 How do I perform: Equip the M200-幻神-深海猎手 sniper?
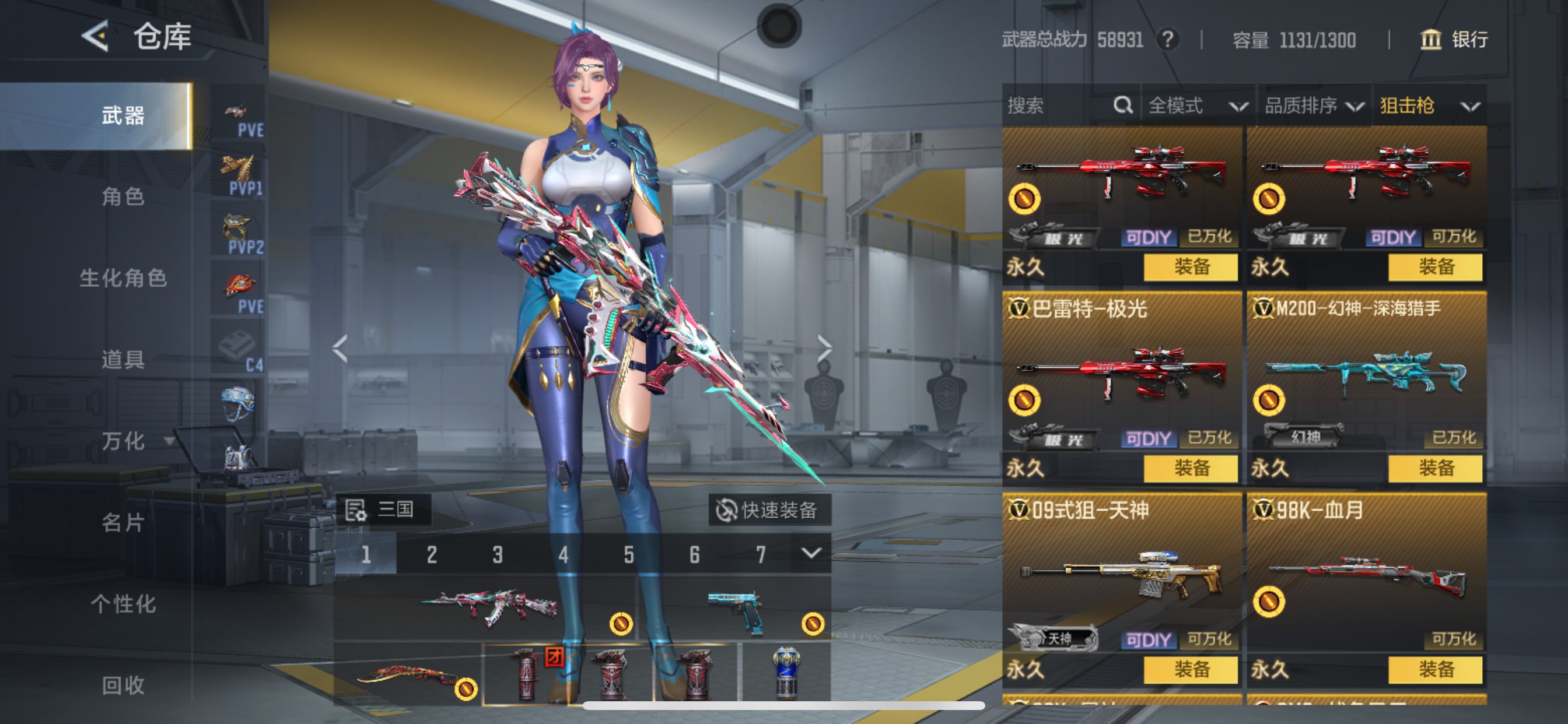click(x=1436, y=469)
